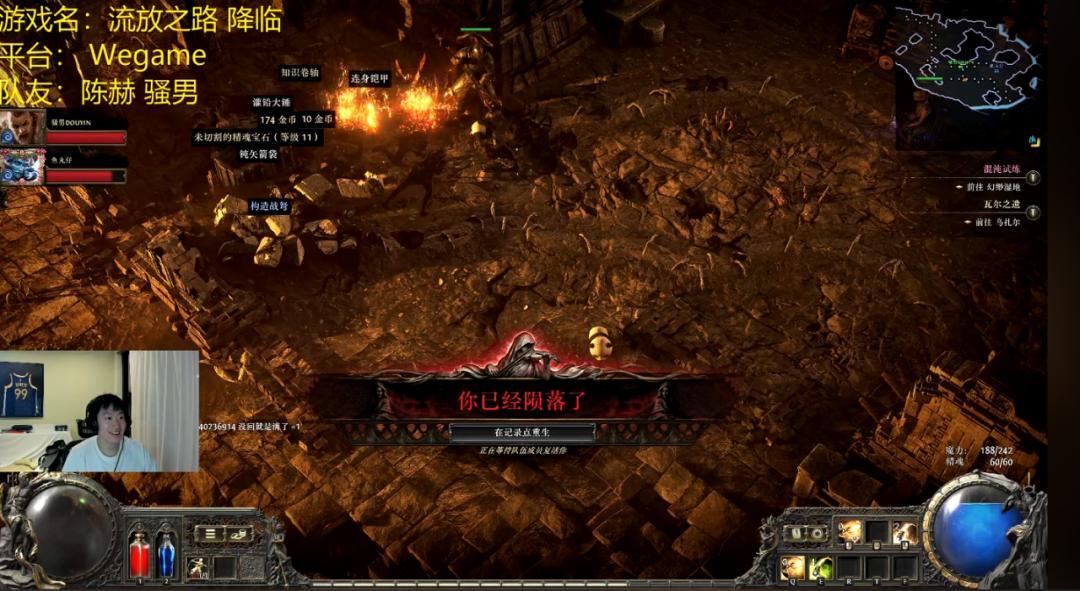1080x591 pixels.
Task: Pick up the 知识卷轴 loot label
Action: click(300, 73)
